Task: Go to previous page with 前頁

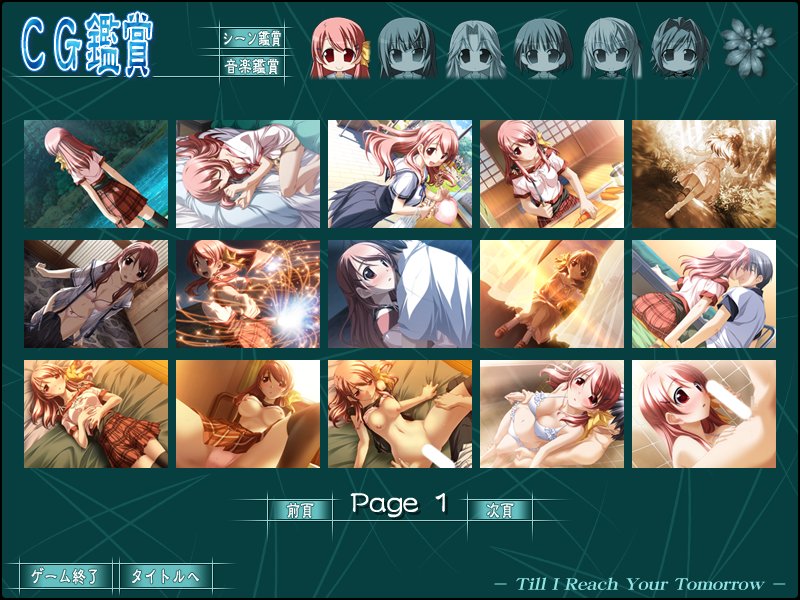Action: pyautogui.click(x=299, y=509)
